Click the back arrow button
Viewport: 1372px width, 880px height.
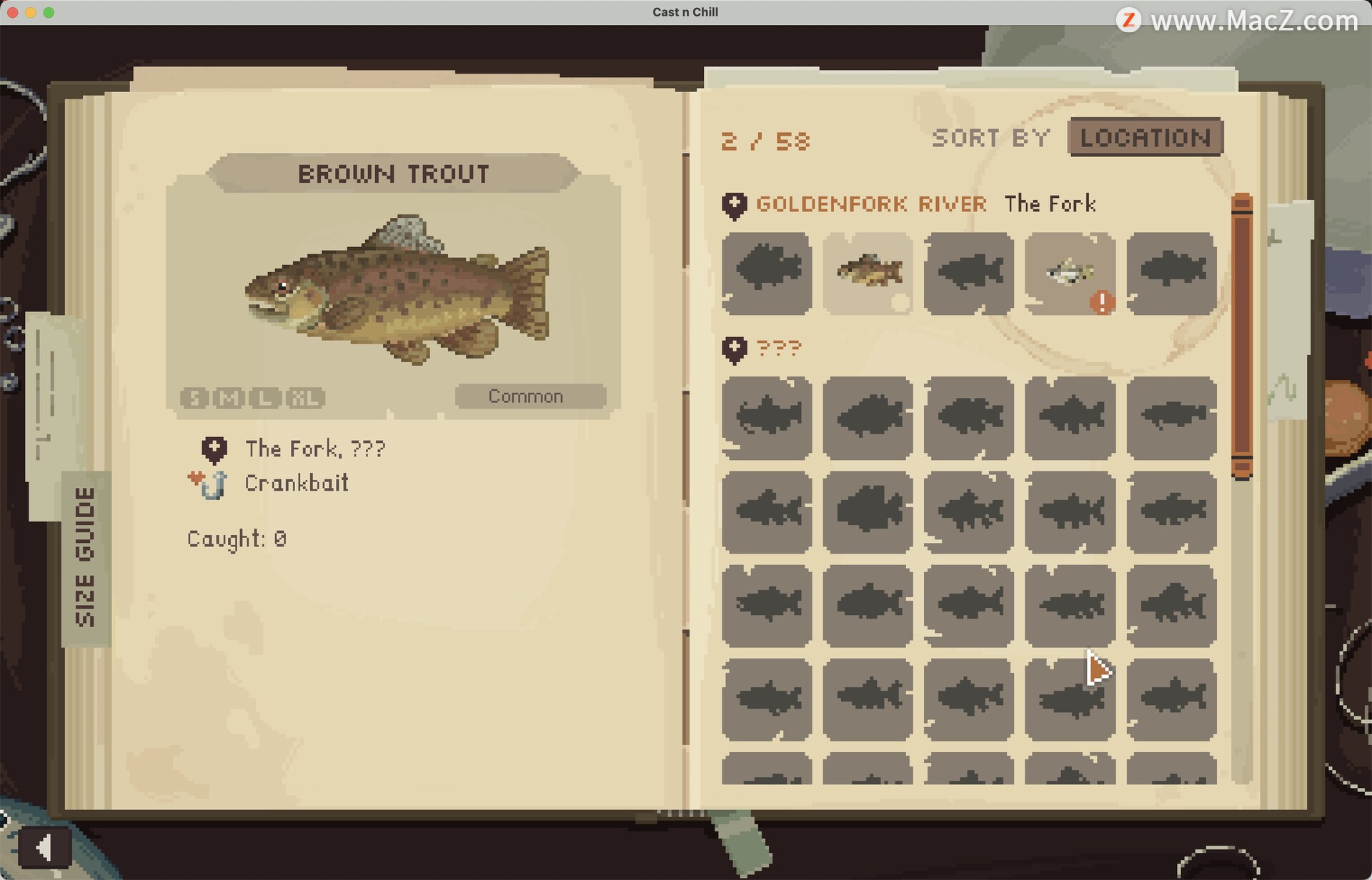click(x=44, y=848)
